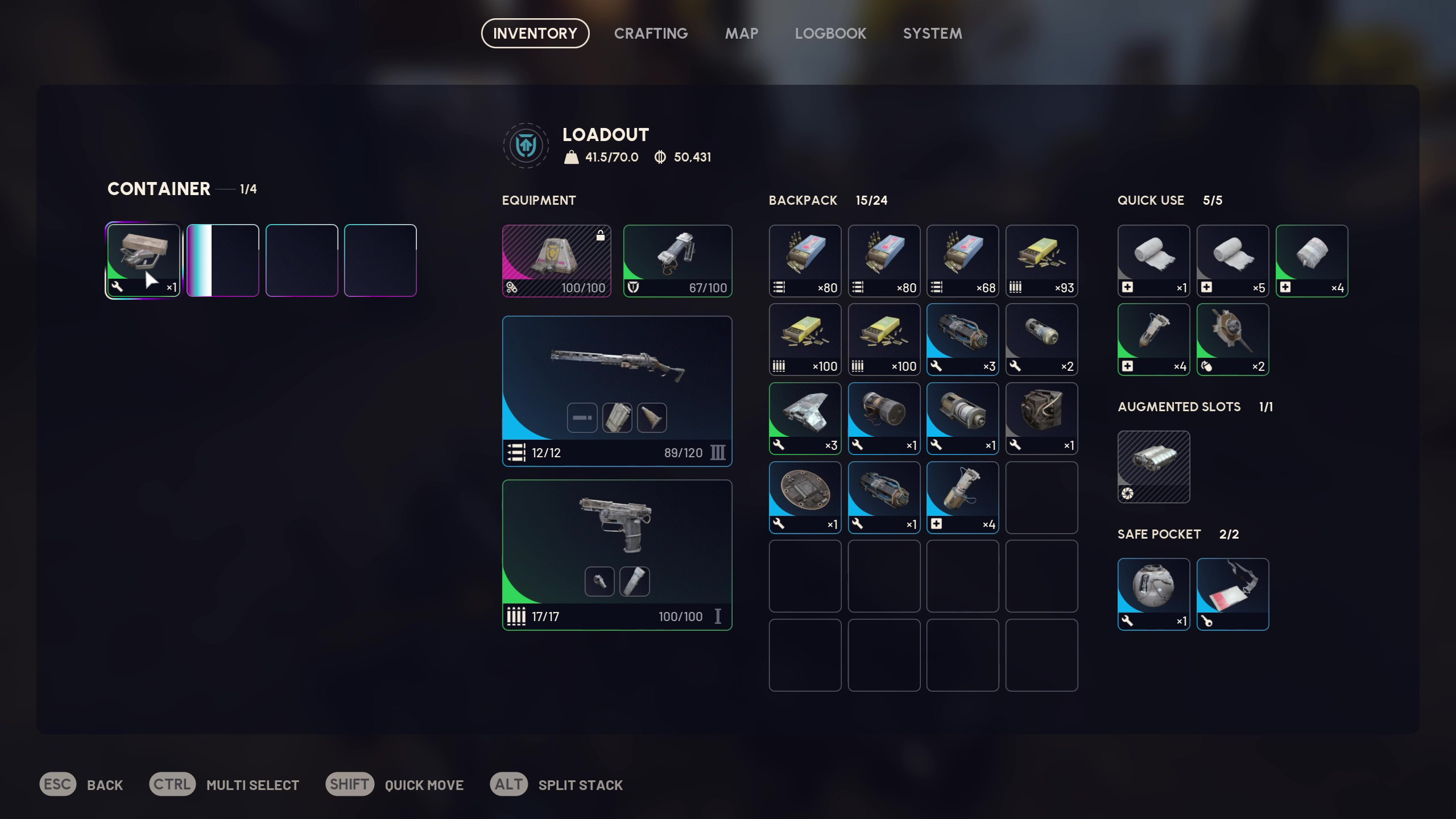Choose the ammo box stack of 68

(962, 260)
